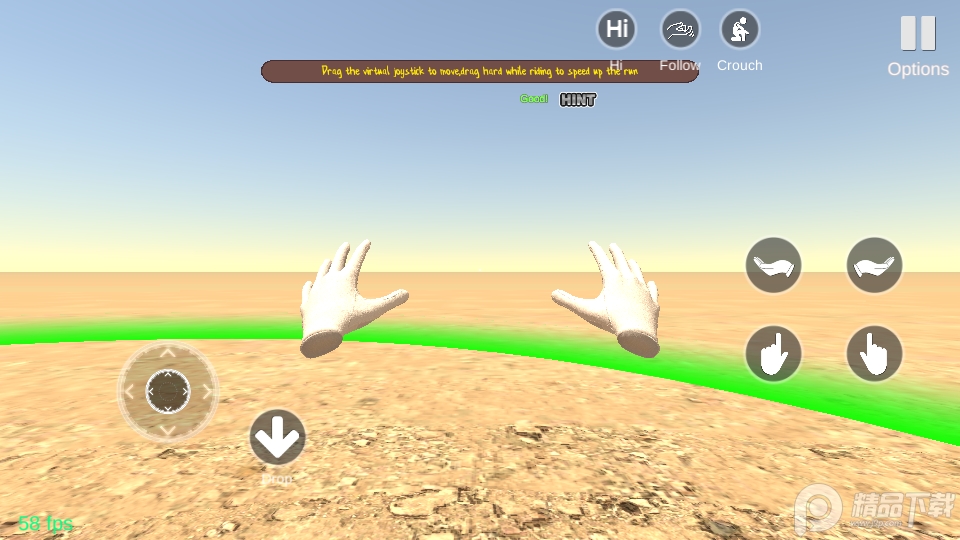Activate the right-hand pointing finger button
This screenshot has width=960, height=540.
click(x=874, y=353)
